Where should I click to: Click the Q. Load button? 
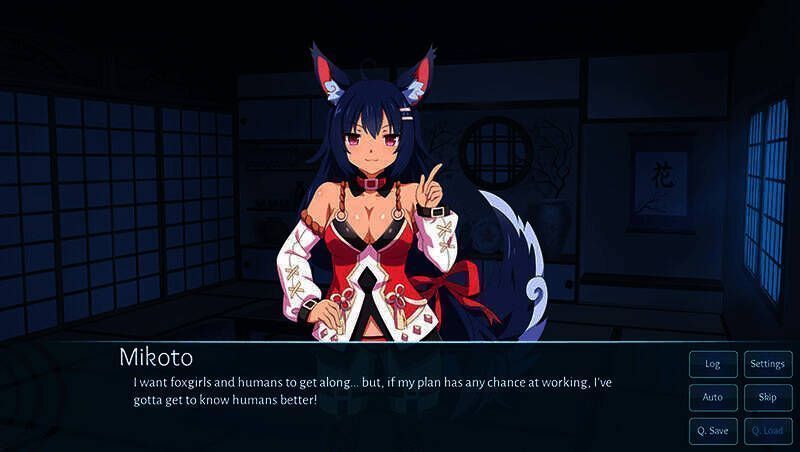coord(768,431)
